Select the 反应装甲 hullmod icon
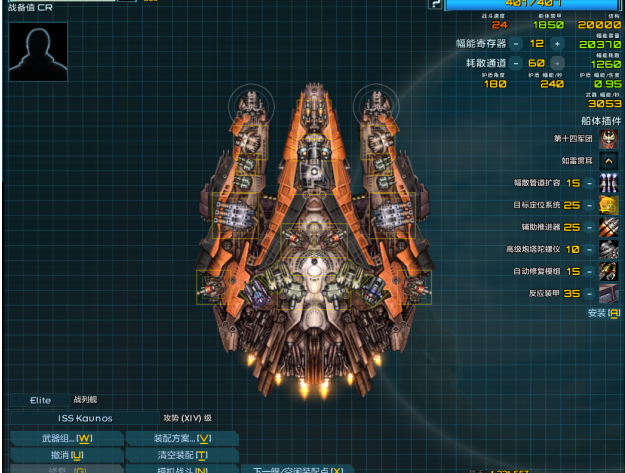Image resolution: width=625 pixels, height=473 pixels. pos(608,293)
